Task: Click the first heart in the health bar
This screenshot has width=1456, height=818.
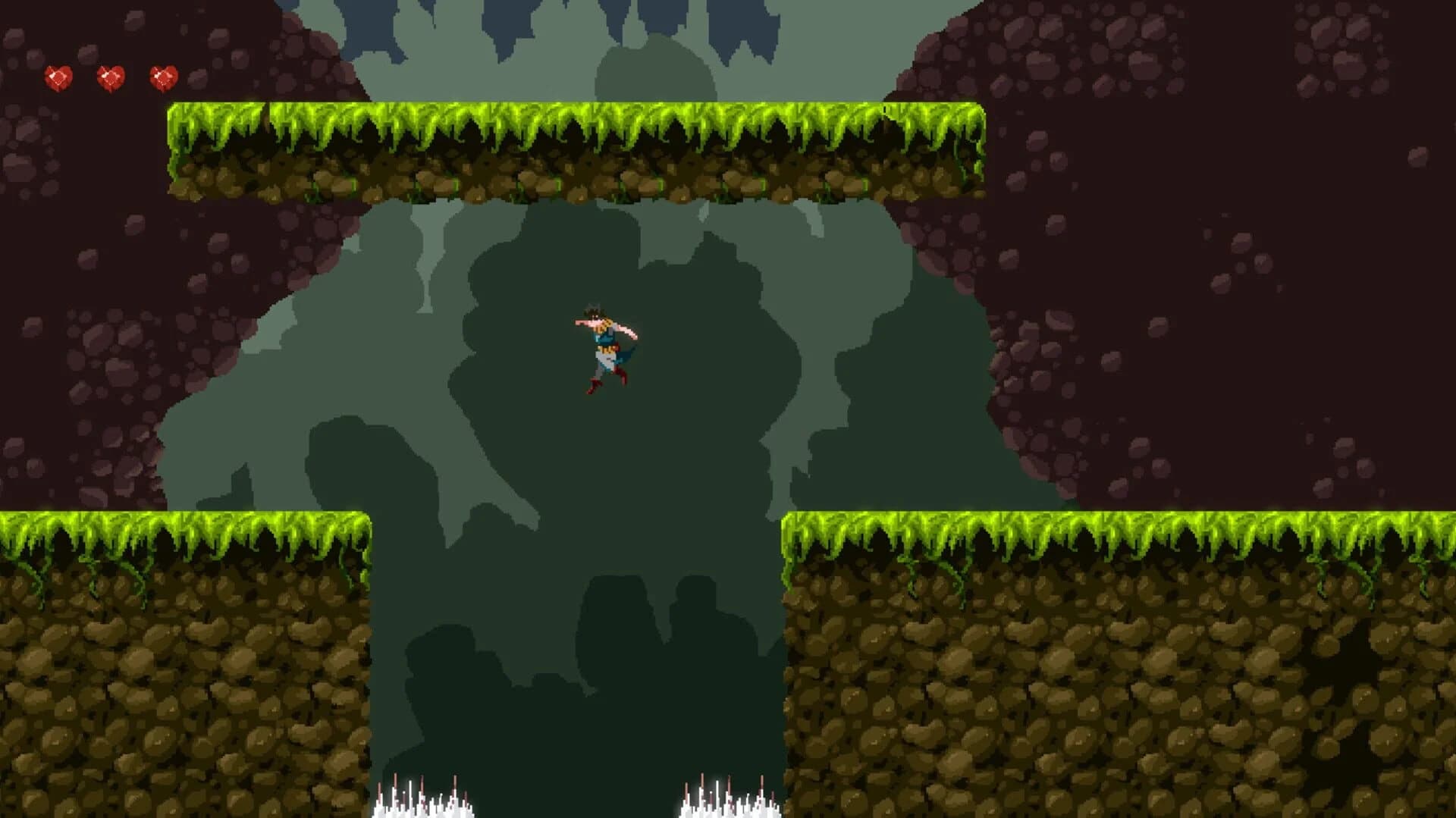Action: point(59,76)
